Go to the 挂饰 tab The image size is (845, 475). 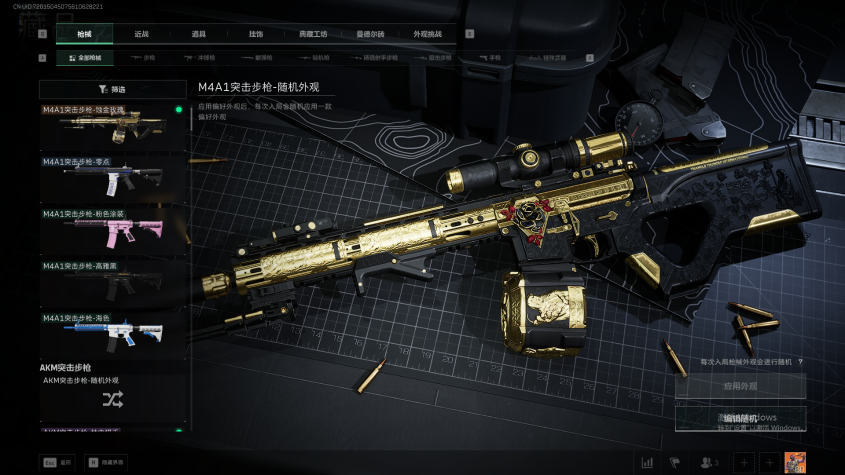point(256,34)
